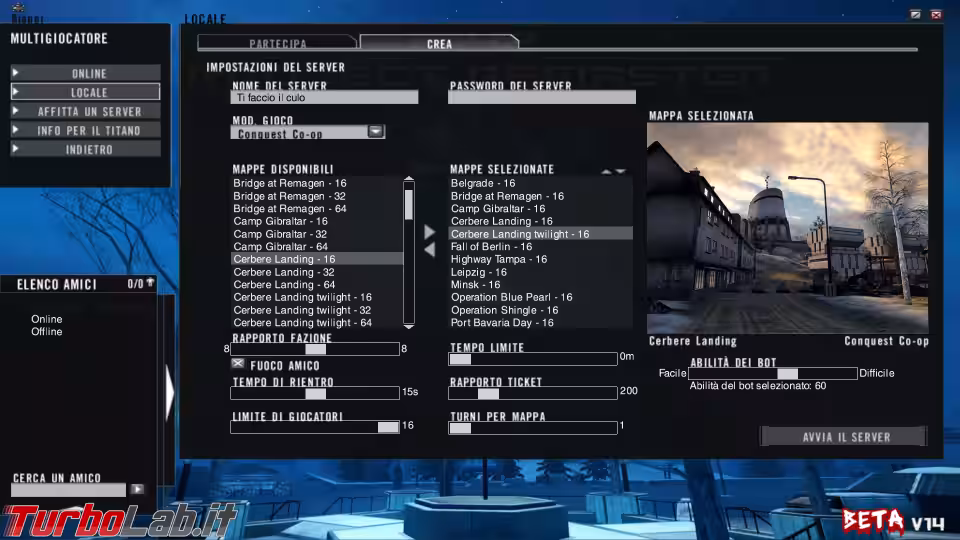
Task: Add map with the right arrow button
Action: (430, 232)
